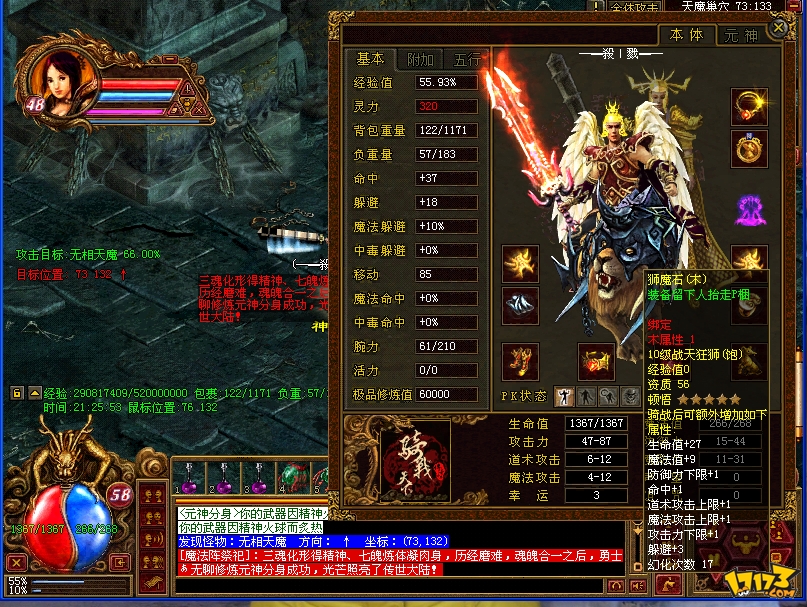Select the glowing ring equipment slot
807x607 pixels.
point(749,107)
